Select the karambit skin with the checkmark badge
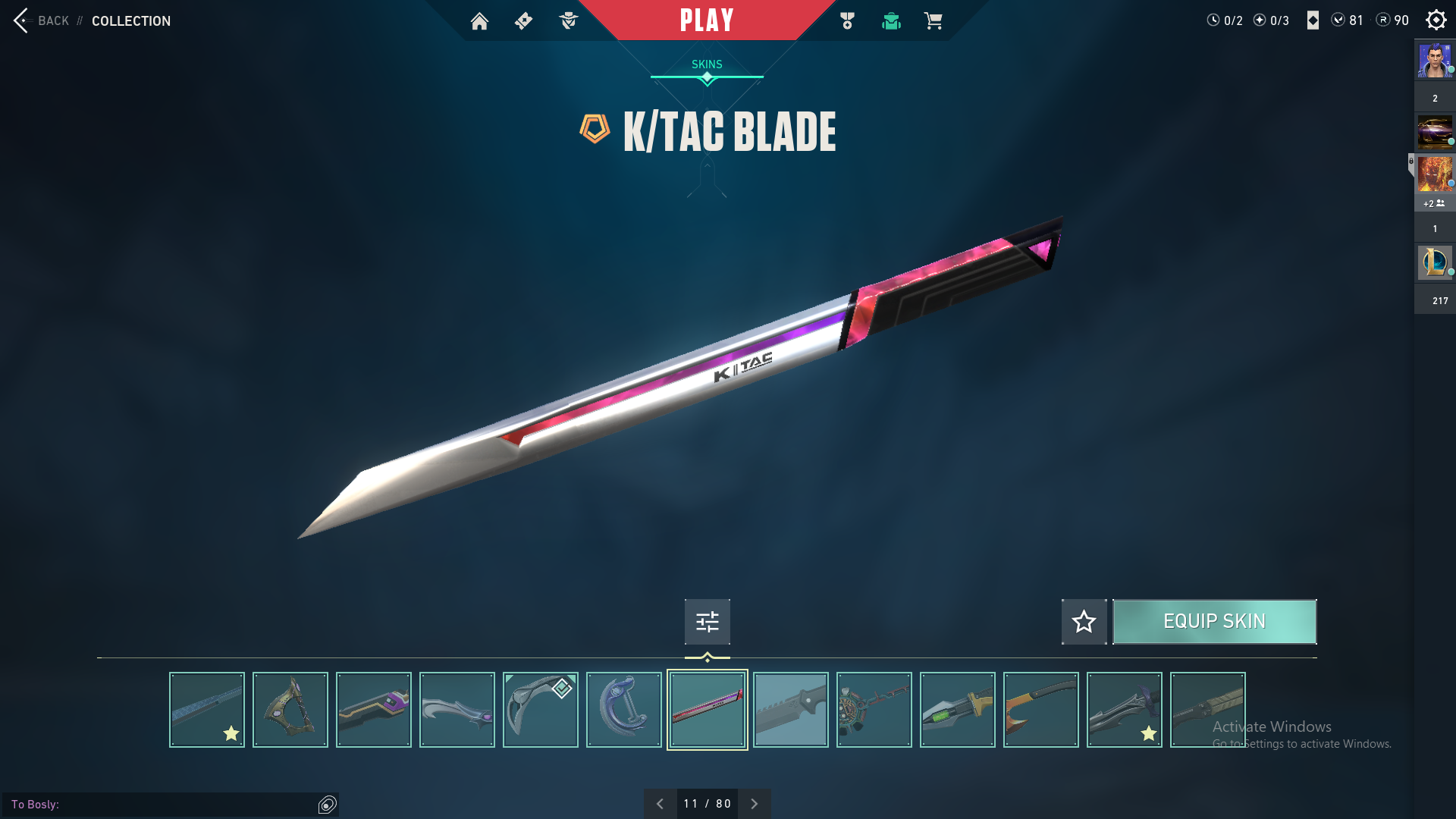The image size is (1456, 819). 541,710
